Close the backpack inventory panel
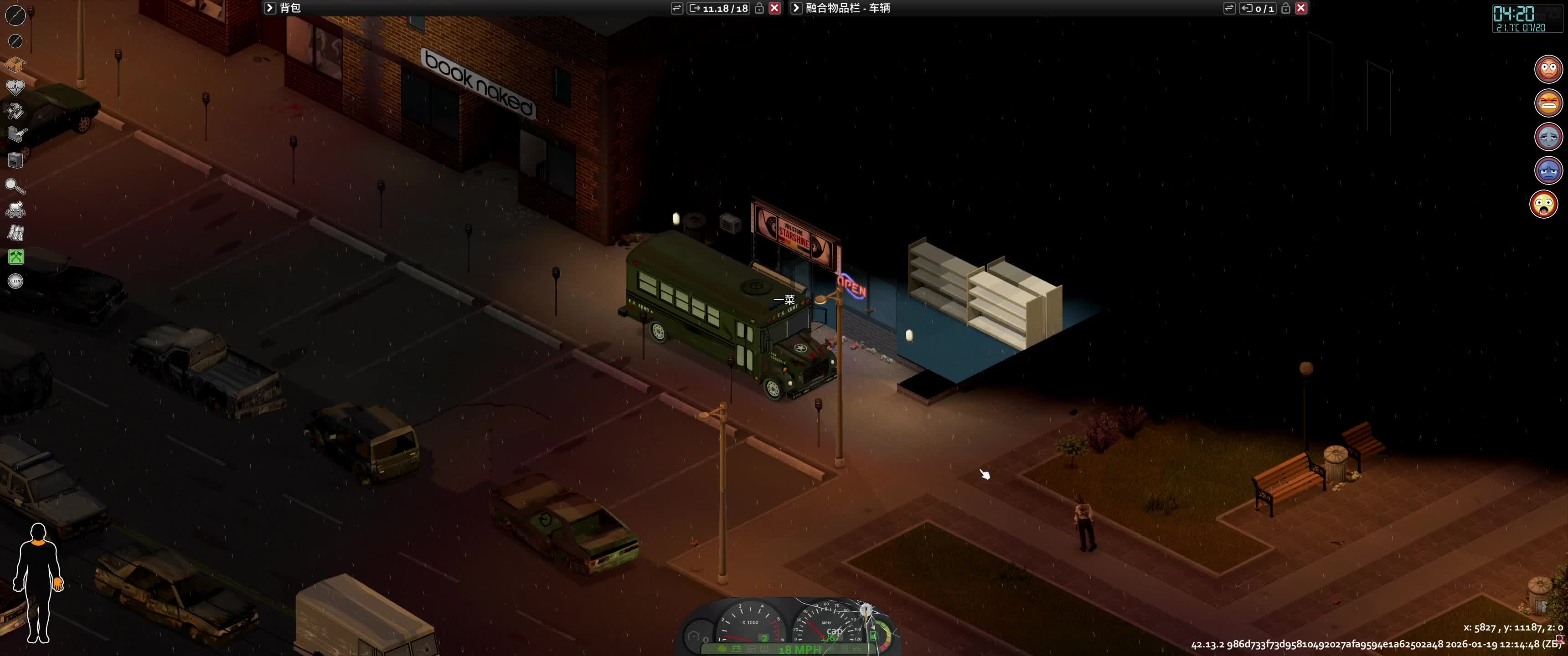Screen dimensions: 1568x656 [774, 8]
